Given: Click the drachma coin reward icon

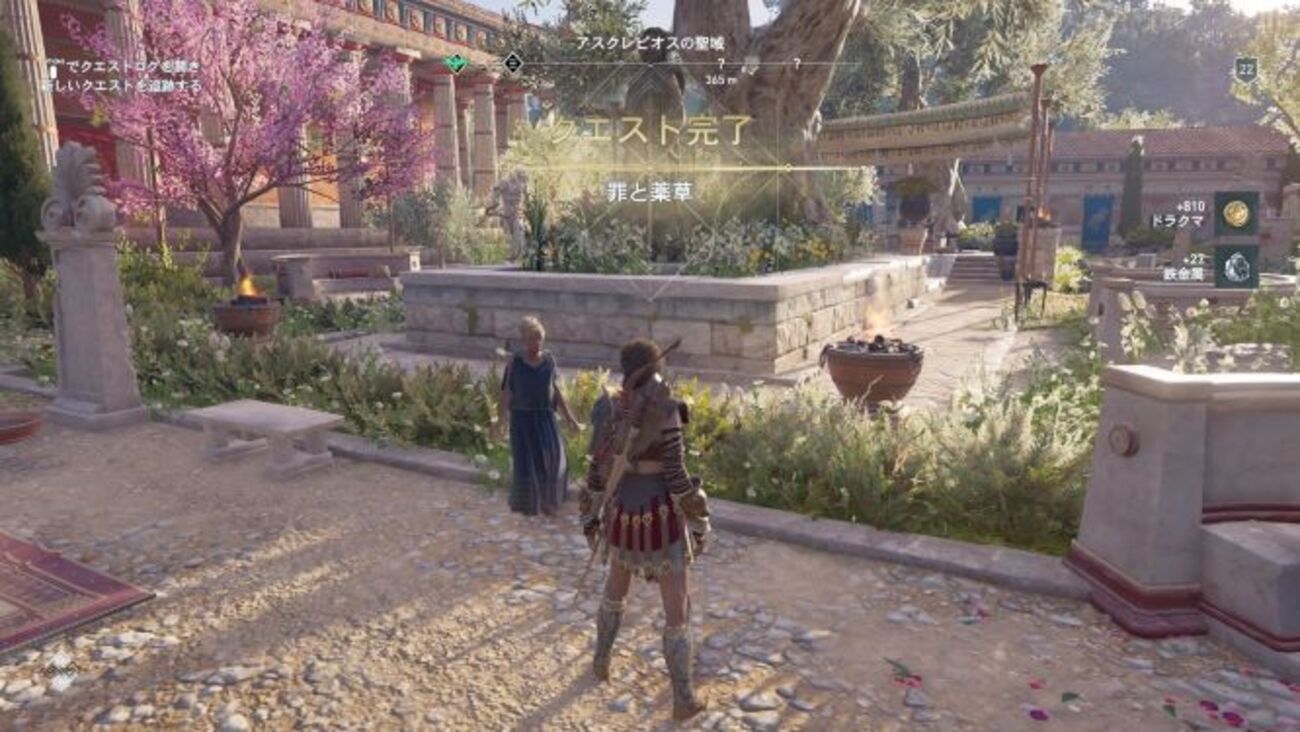Looking at the screenshot, I should coord(1236,213).
